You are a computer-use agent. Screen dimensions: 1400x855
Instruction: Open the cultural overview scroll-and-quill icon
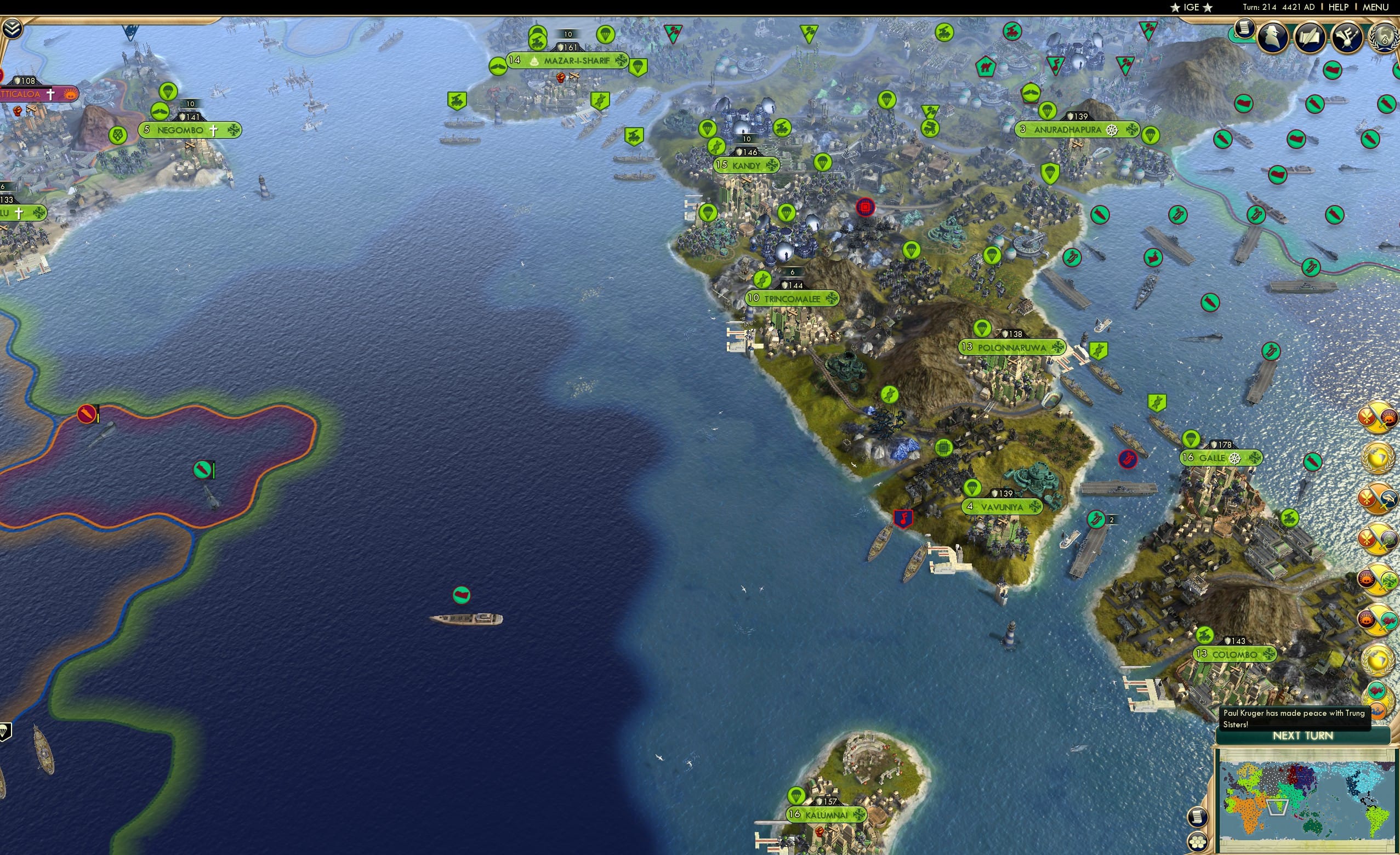click(x=1310, y=38)
